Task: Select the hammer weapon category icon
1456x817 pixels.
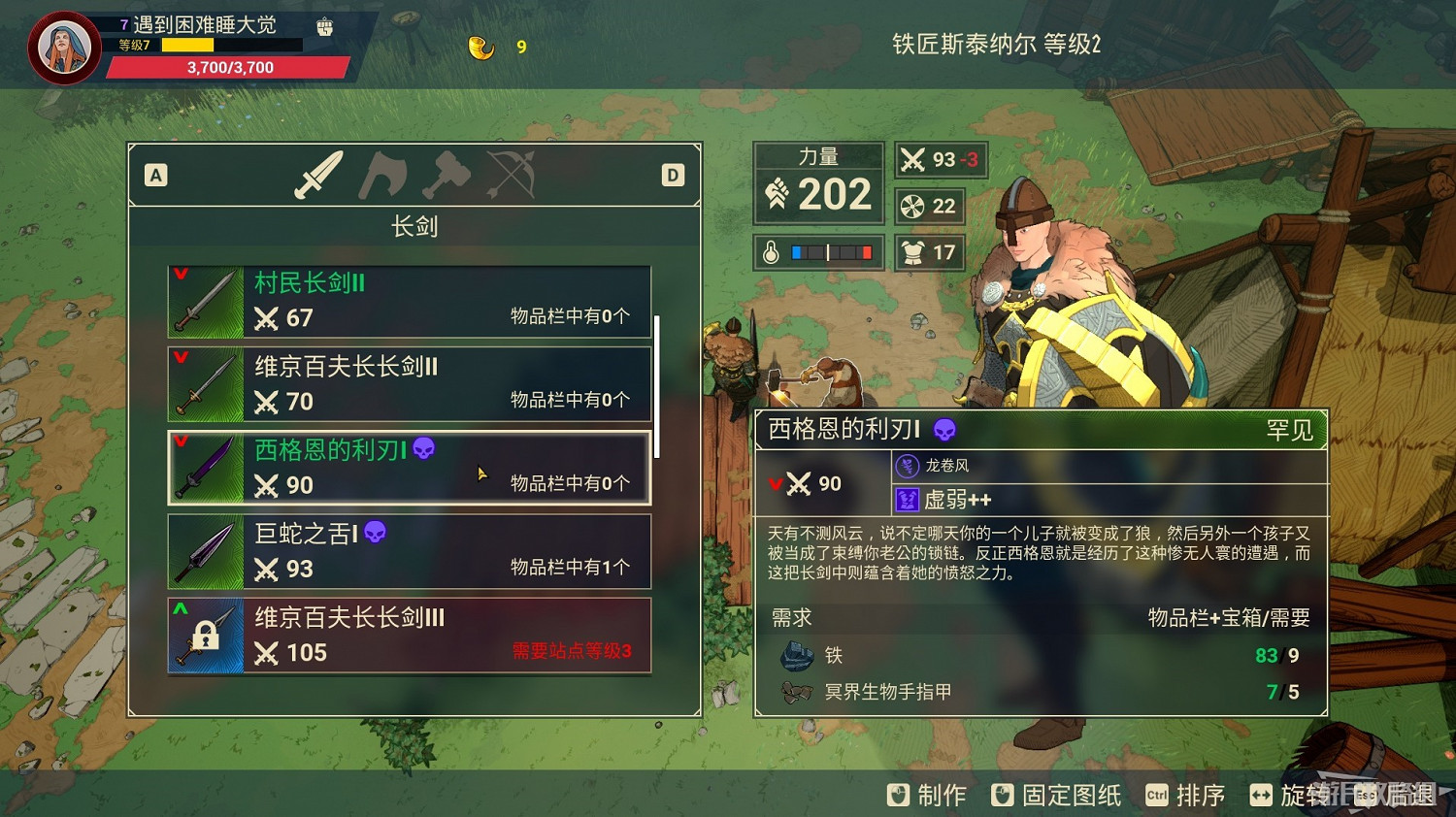Action: [x=446, y=177]
